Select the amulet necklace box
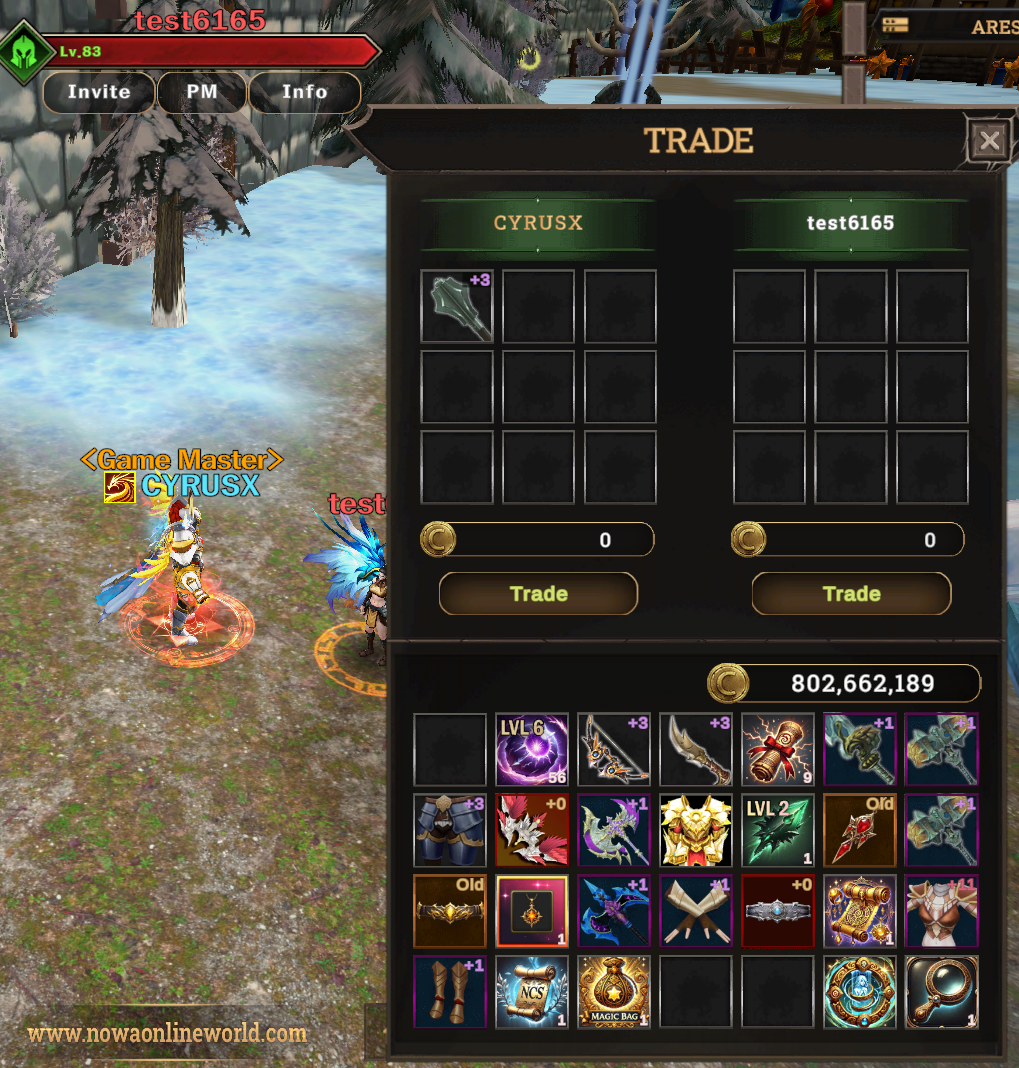 pyautogui.click(x=532, y=911)
